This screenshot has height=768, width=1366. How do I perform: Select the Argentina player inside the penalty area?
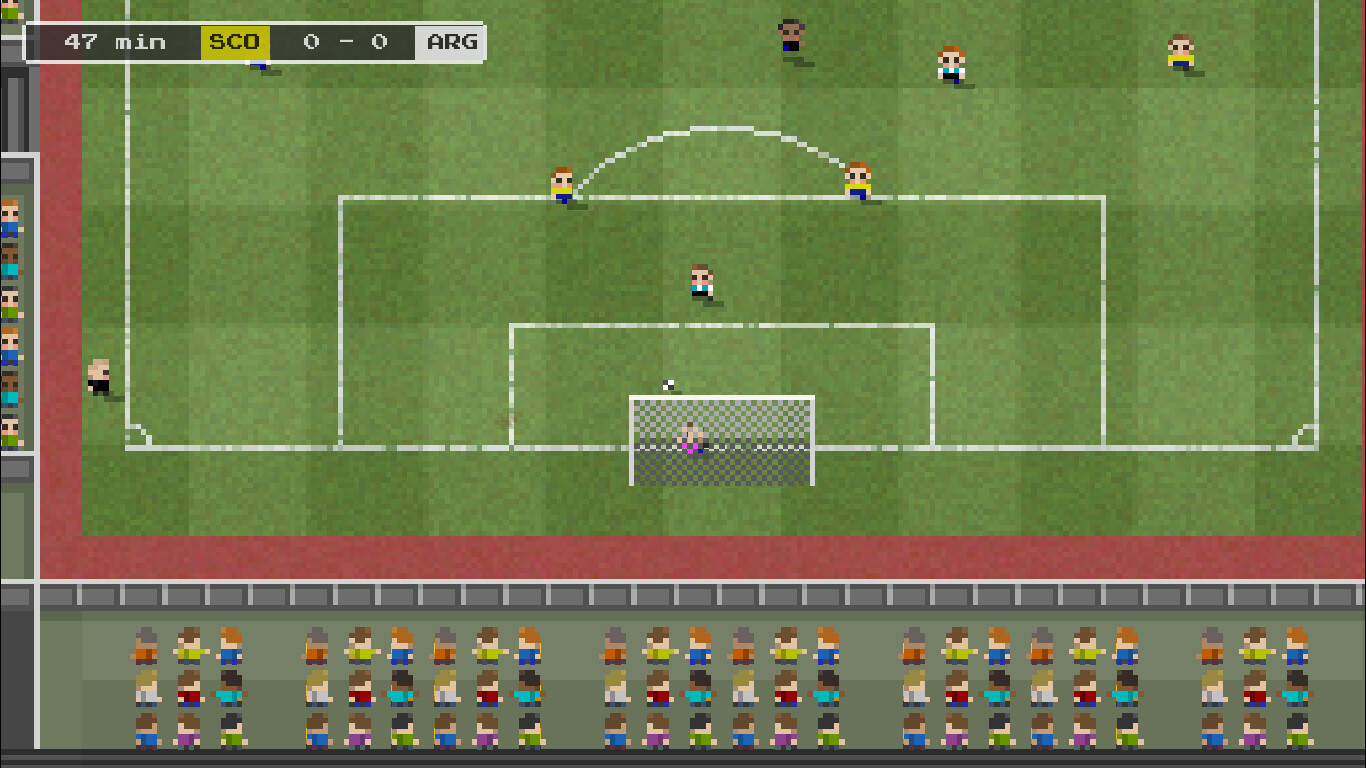click(700, 280)
